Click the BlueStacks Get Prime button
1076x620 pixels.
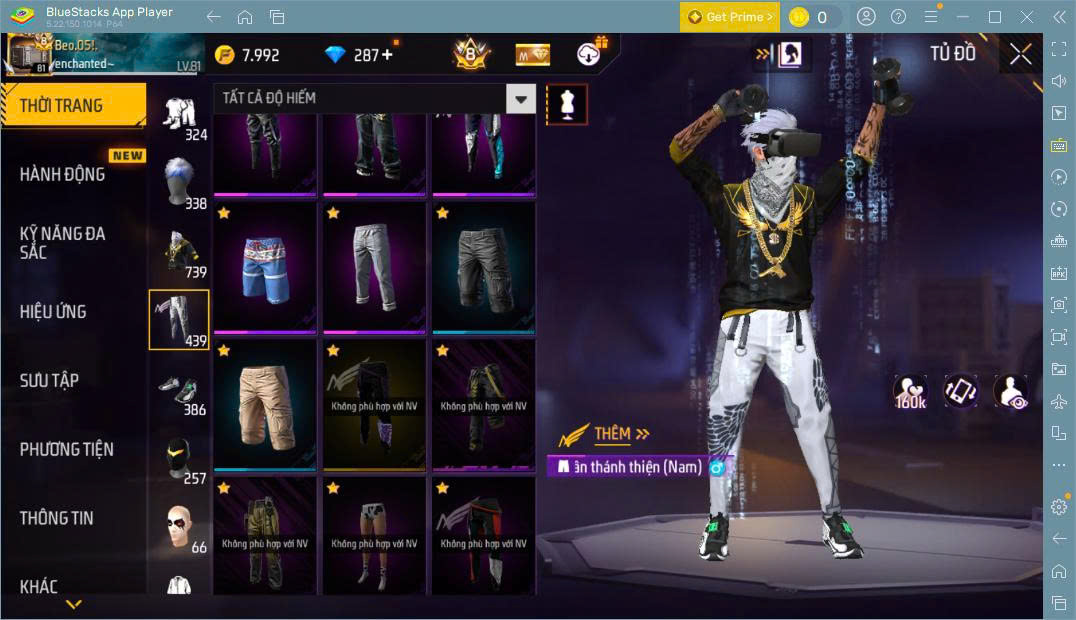[730, 17]
